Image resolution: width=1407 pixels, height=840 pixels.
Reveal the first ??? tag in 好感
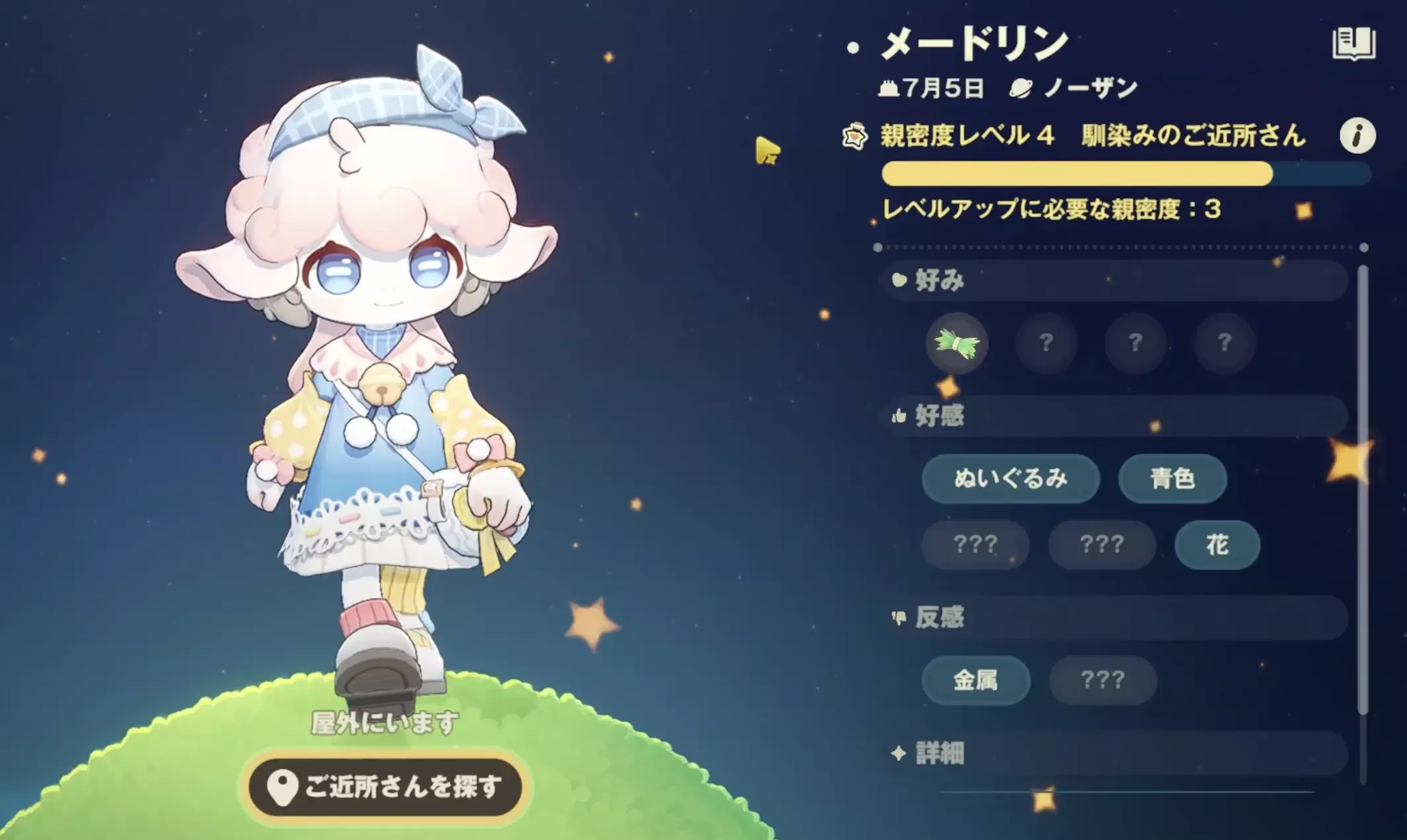click(x=976, y=545)
